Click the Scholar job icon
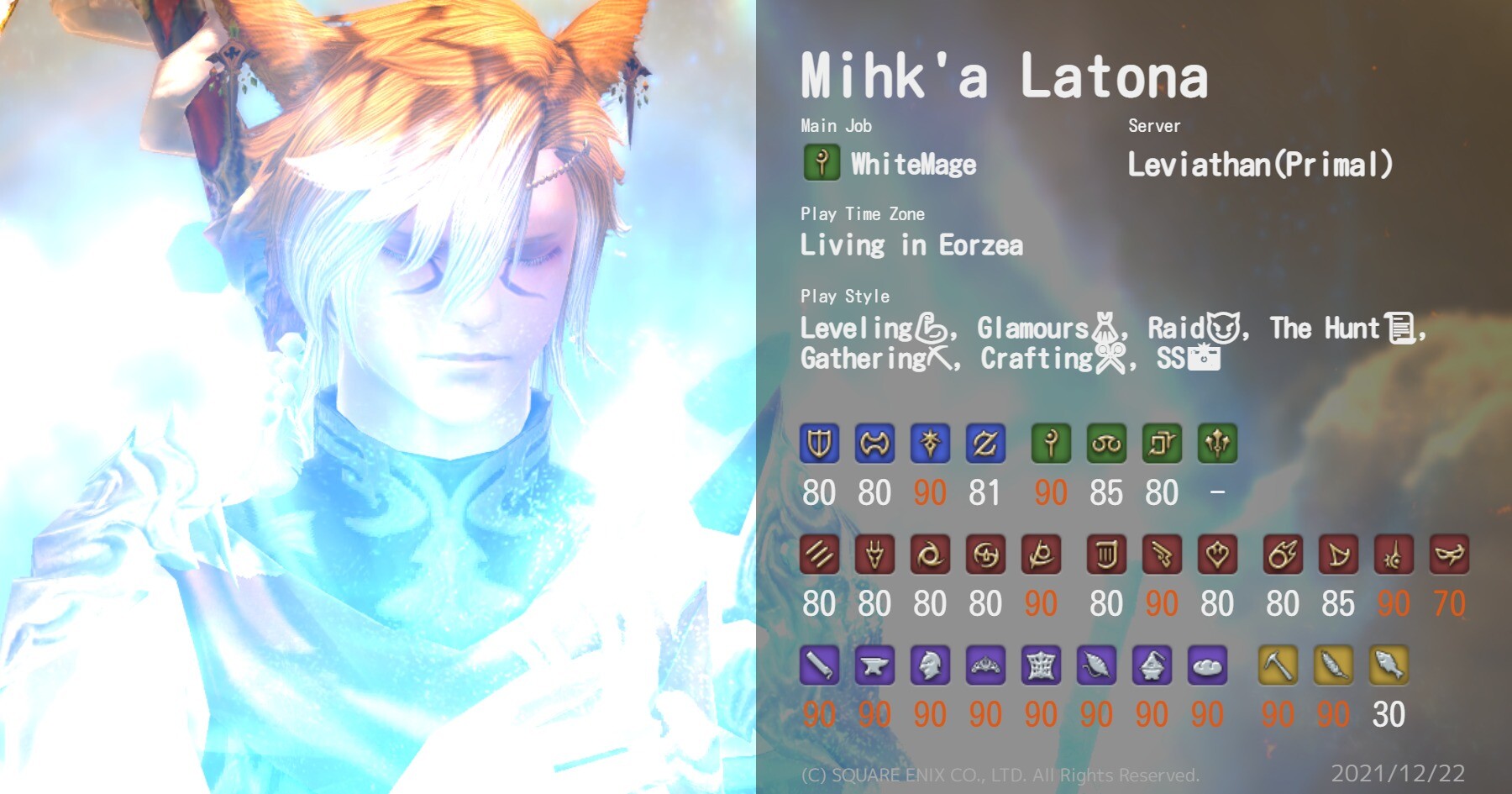 1106,444
